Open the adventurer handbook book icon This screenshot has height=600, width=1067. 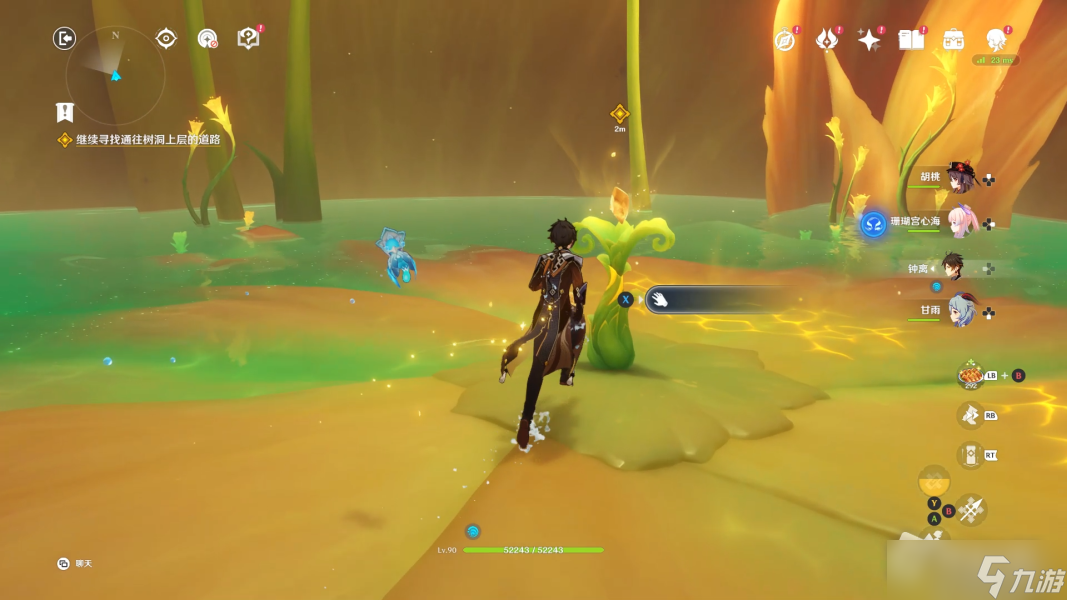click(911, 40)
